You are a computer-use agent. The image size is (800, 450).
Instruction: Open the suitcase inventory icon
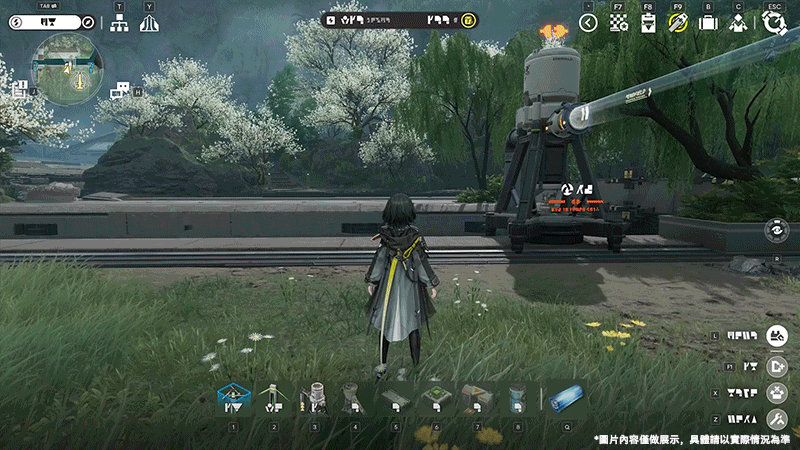pyautogui.click(x=708, y=22)
